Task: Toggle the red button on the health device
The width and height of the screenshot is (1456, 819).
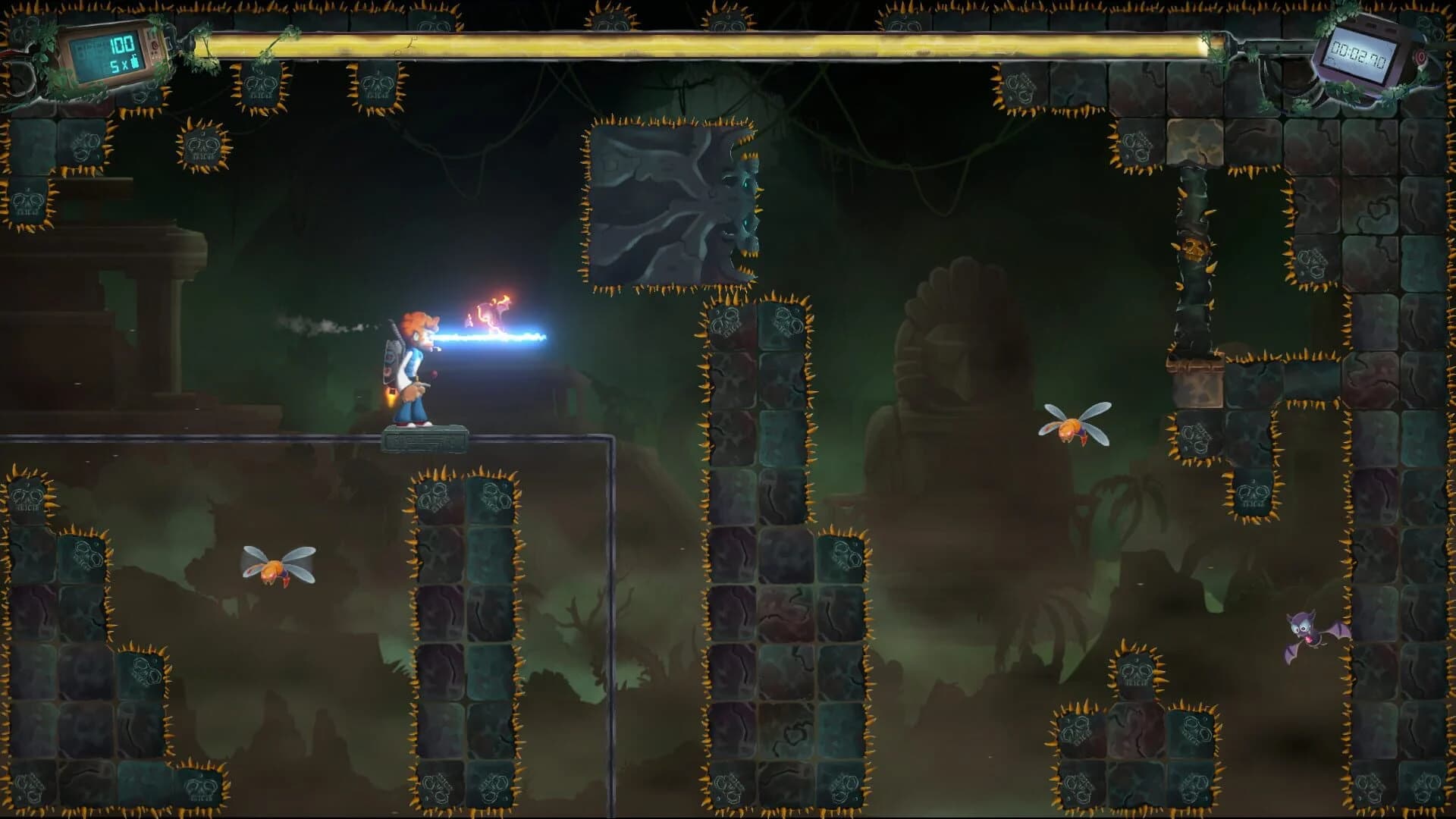Action: point(154,44)
